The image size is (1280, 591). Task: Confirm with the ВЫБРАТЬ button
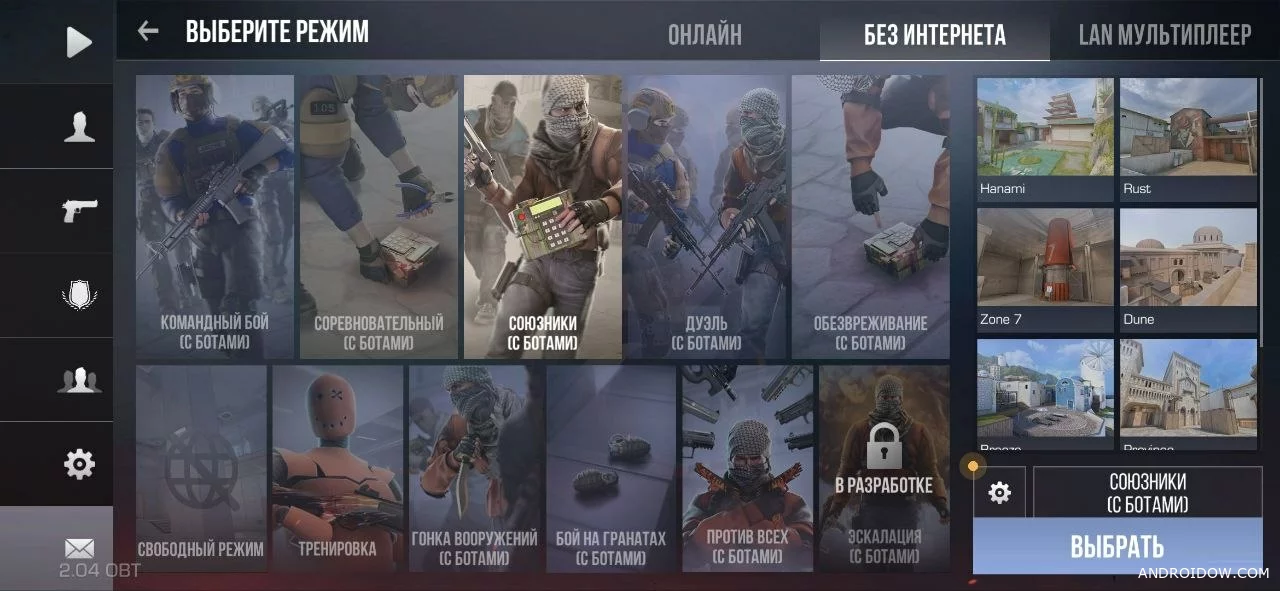pos(1117,547)
